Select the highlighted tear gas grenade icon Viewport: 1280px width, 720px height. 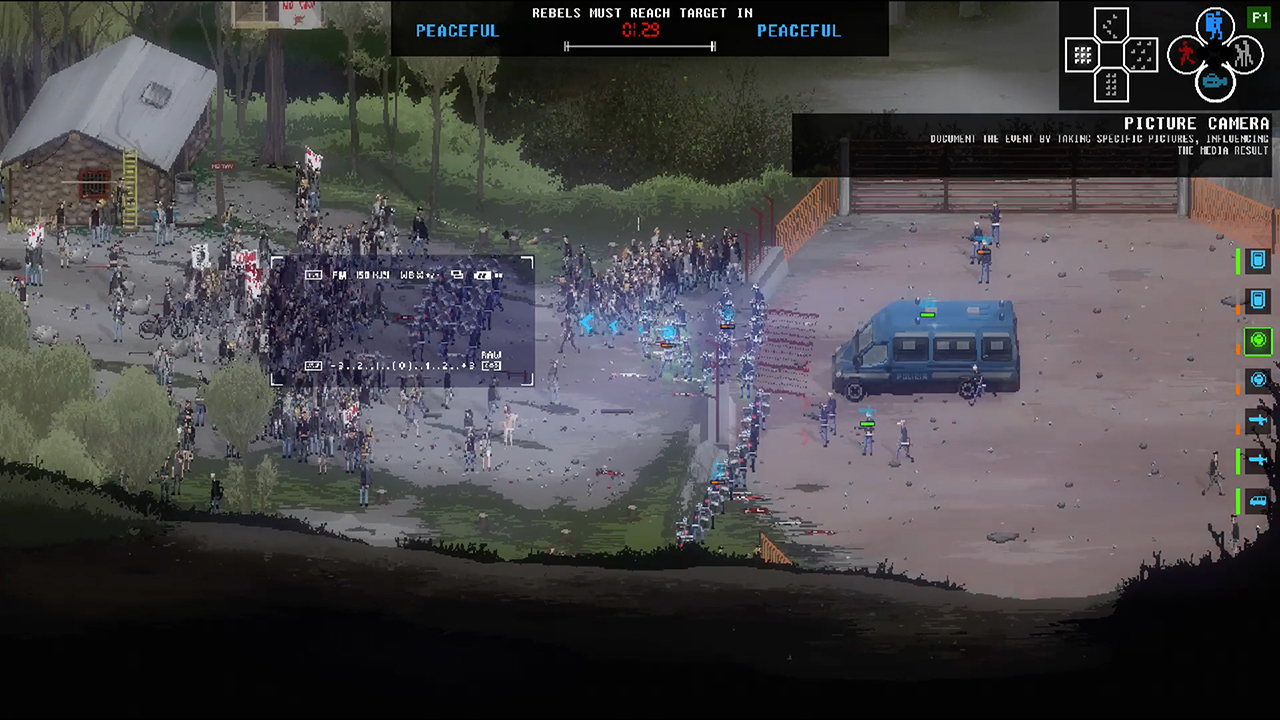tap(1258, 340)
